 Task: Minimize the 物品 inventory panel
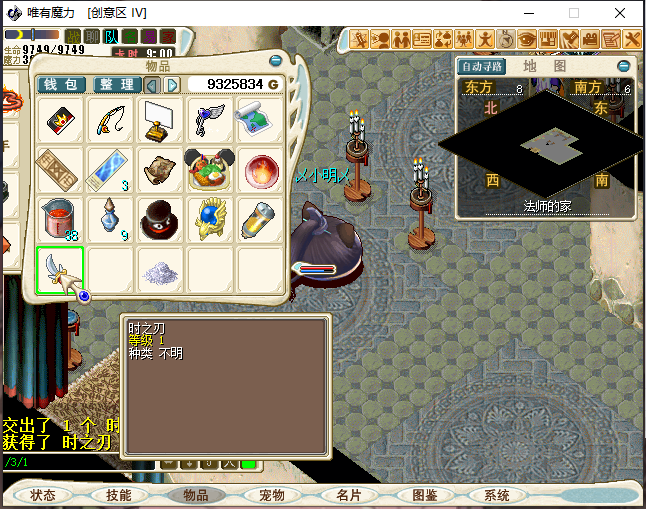(x=276, y=65)
